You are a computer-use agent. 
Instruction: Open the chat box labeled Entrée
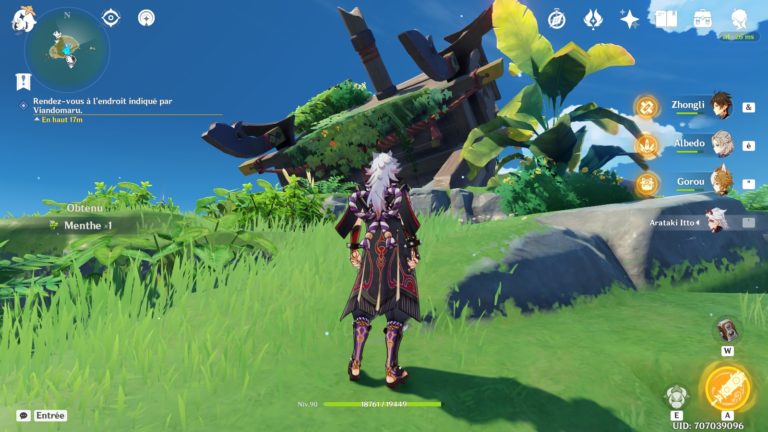[41, 415]
